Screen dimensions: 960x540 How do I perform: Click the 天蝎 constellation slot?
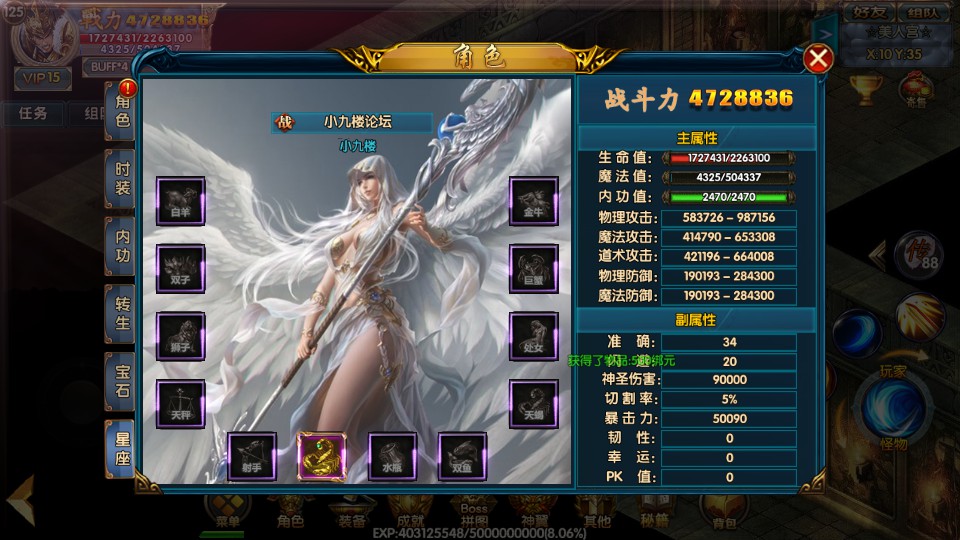click(534, 405)
